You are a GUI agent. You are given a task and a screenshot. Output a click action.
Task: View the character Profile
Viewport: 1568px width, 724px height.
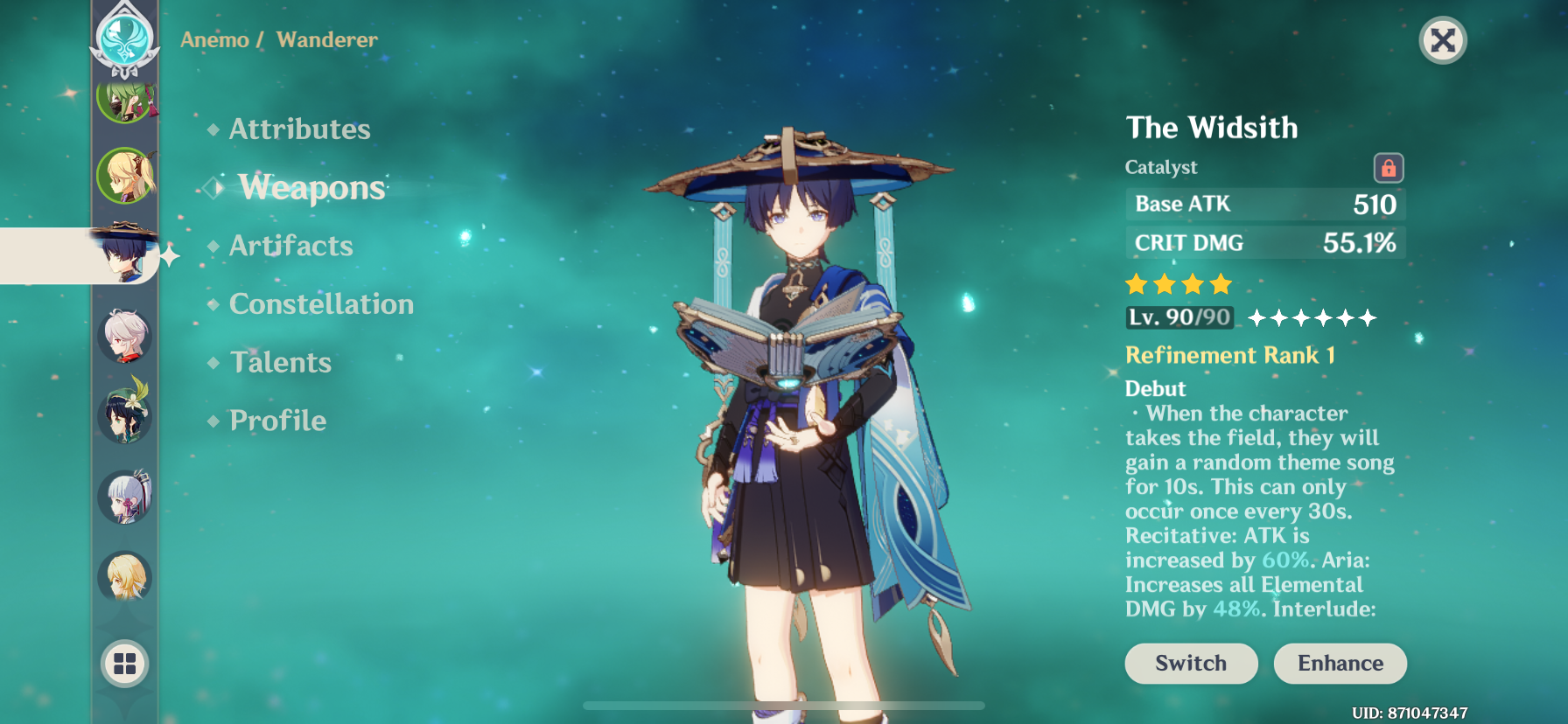tap(277, 421)
